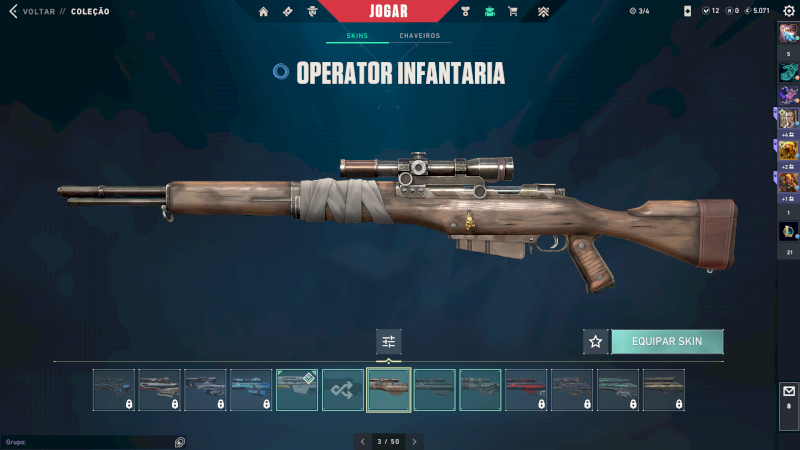
Task: Select the random shuffle skin tile
Action: 343,390
